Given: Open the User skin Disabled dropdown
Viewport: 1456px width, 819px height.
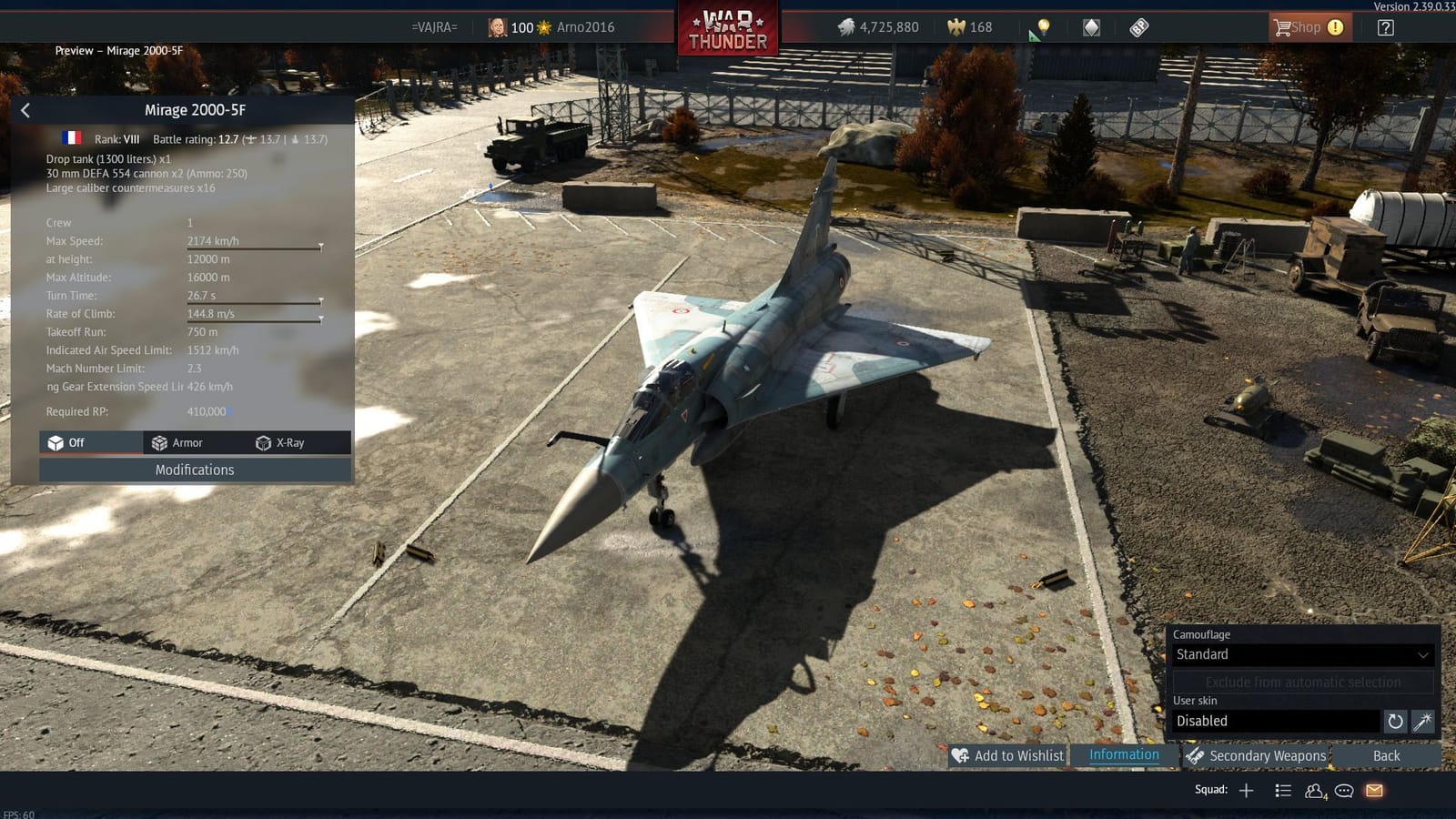Looking at the screenshot, I should click(1274, 721).
